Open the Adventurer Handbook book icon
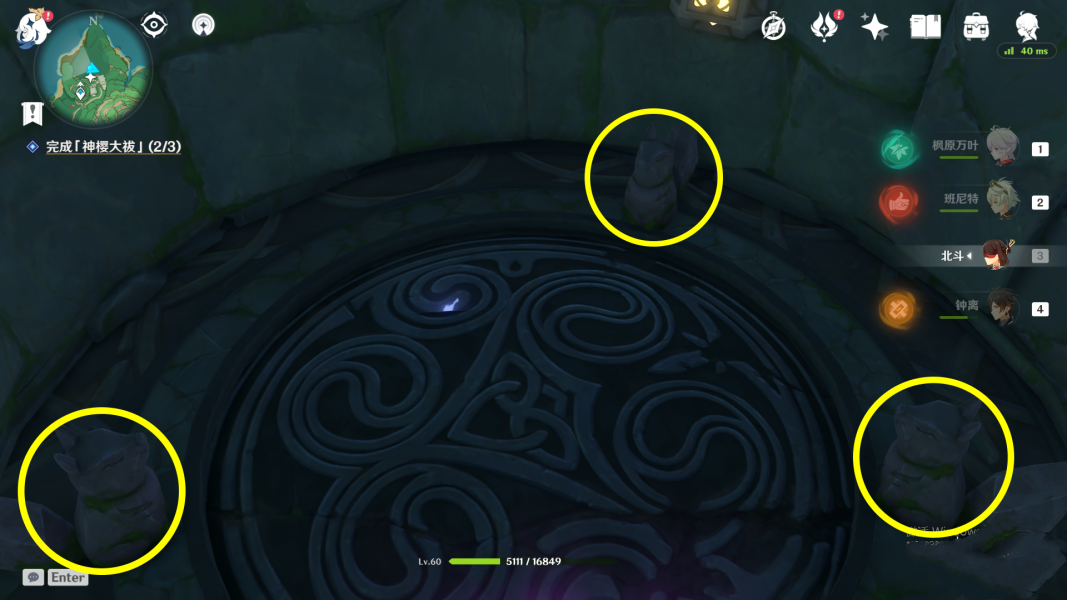This screenshot has height=600, width=1067. tap(925, 27)
